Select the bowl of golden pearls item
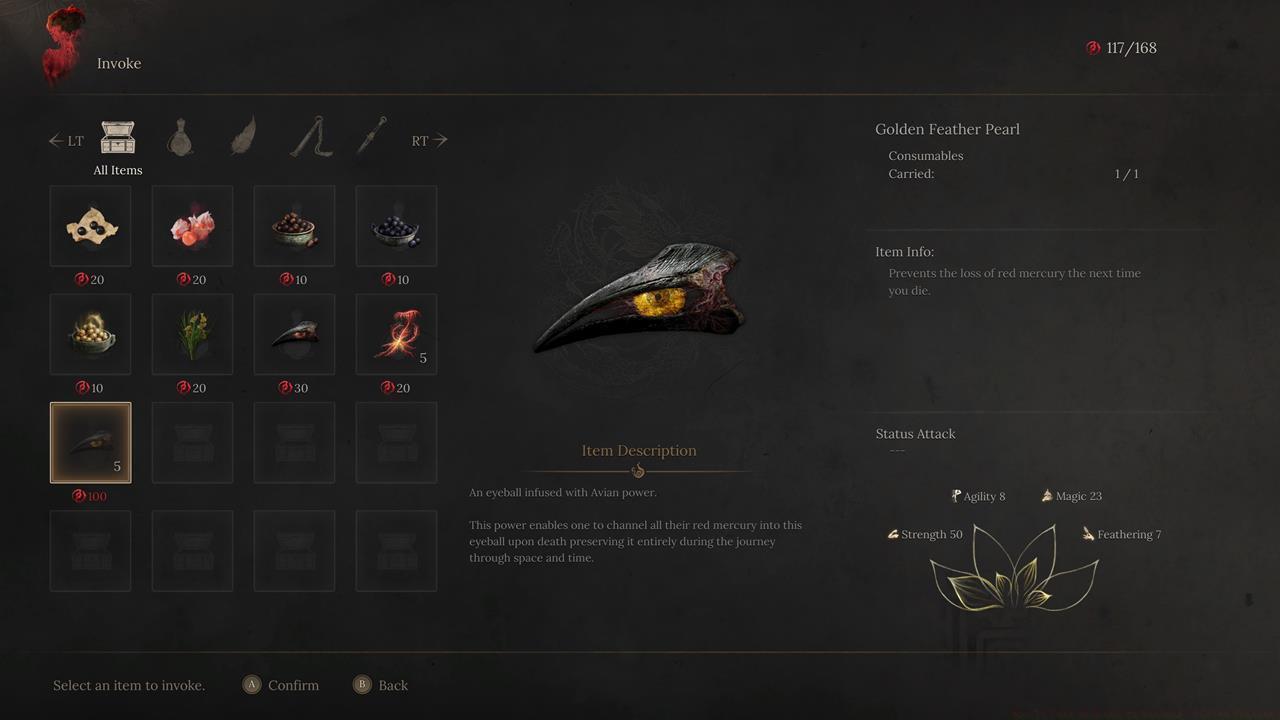 [90, 334]
